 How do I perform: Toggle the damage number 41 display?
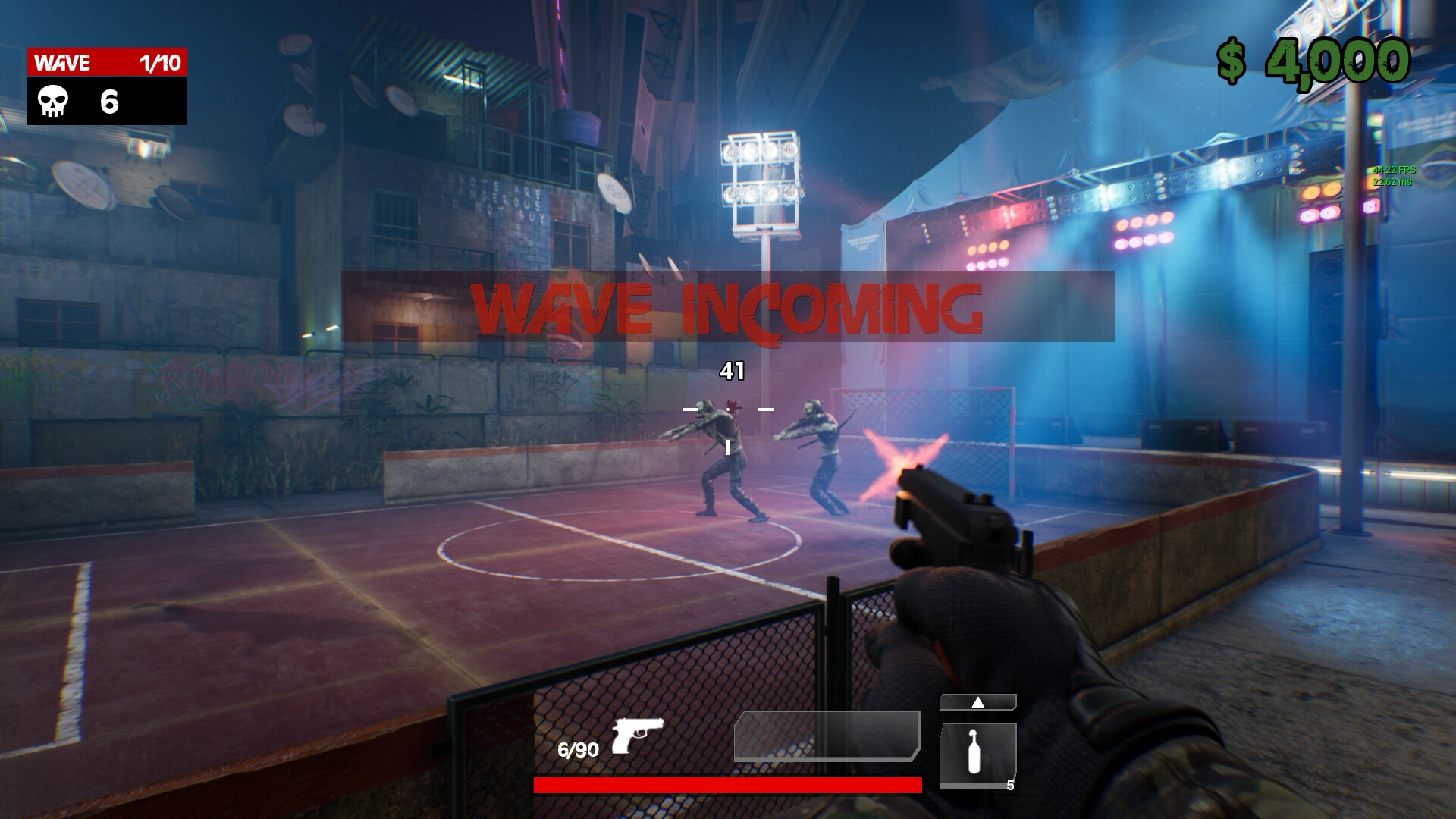click(730, 369)
